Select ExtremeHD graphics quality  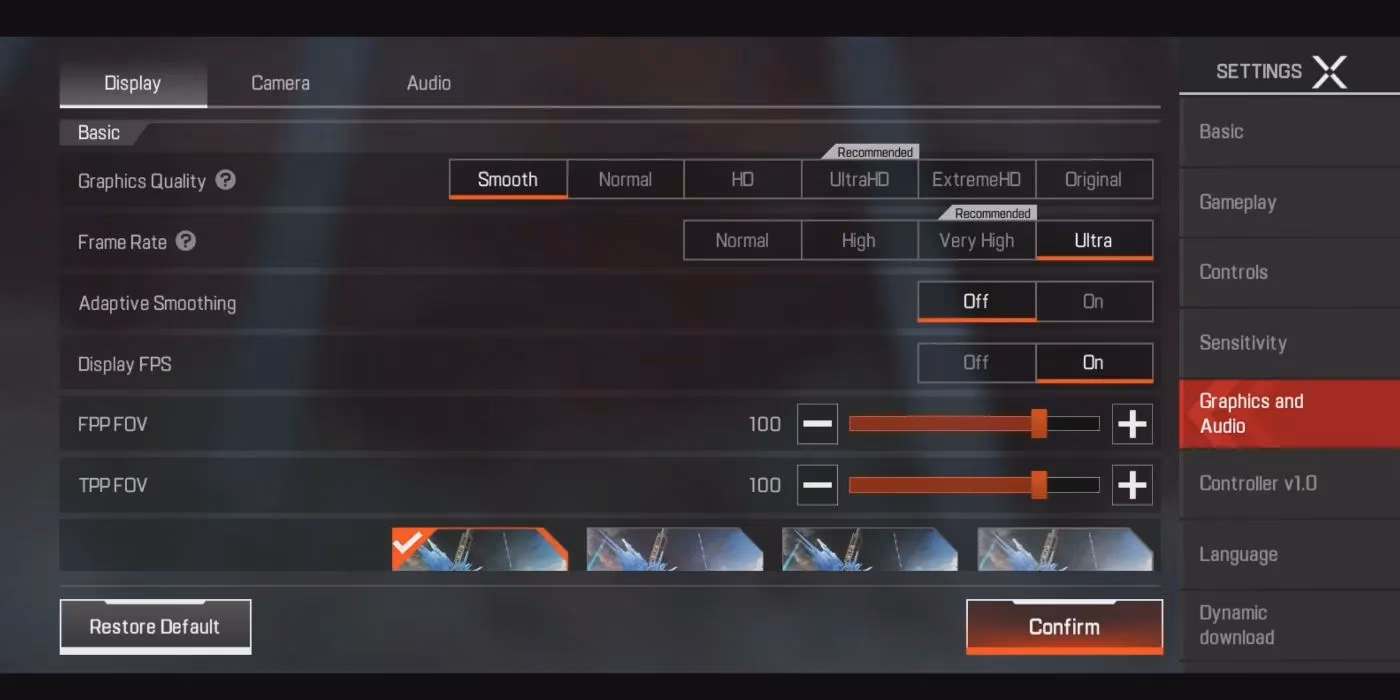pos(976,180)
